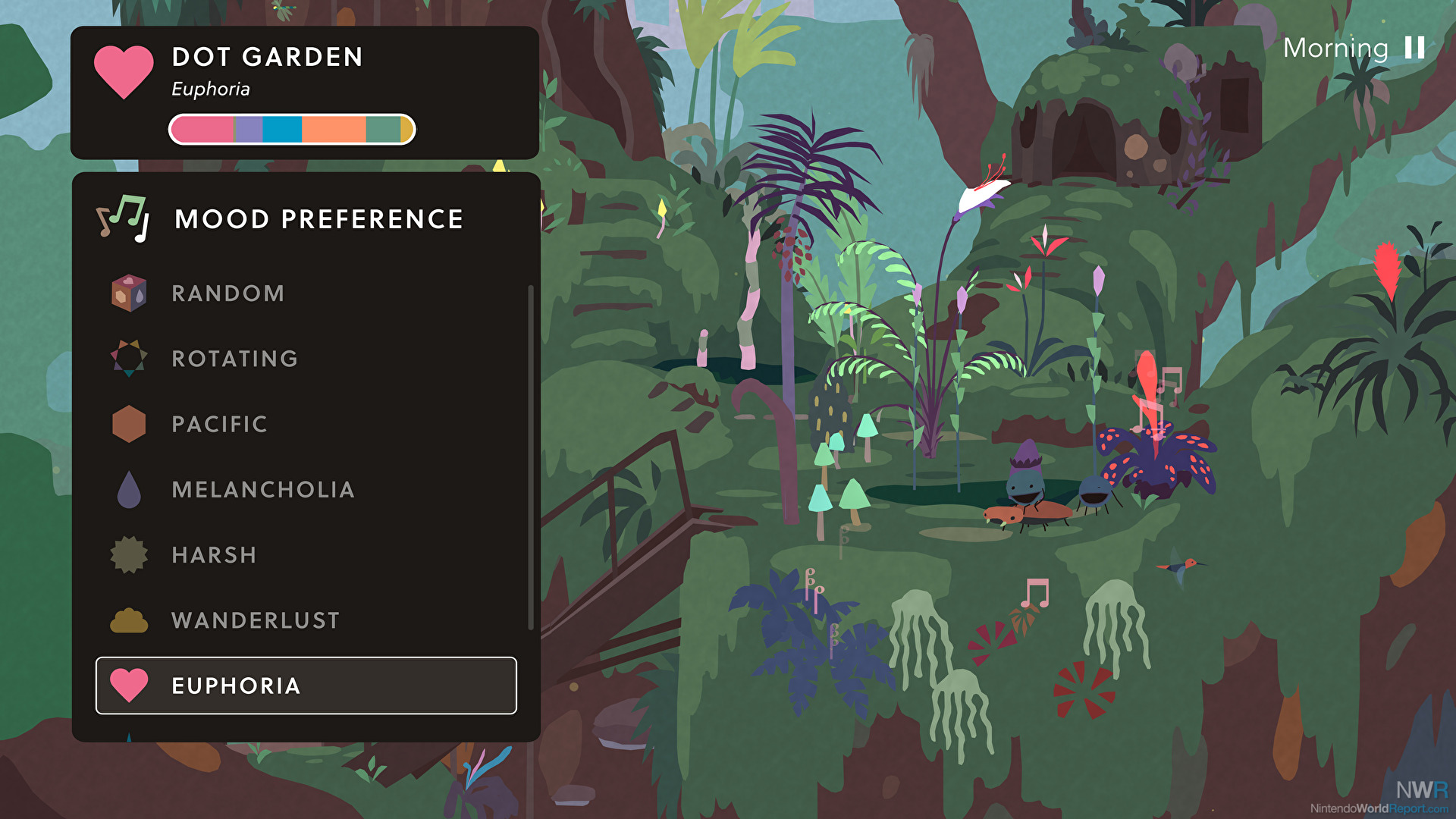Click the Mood Preference header

(318, 219)
